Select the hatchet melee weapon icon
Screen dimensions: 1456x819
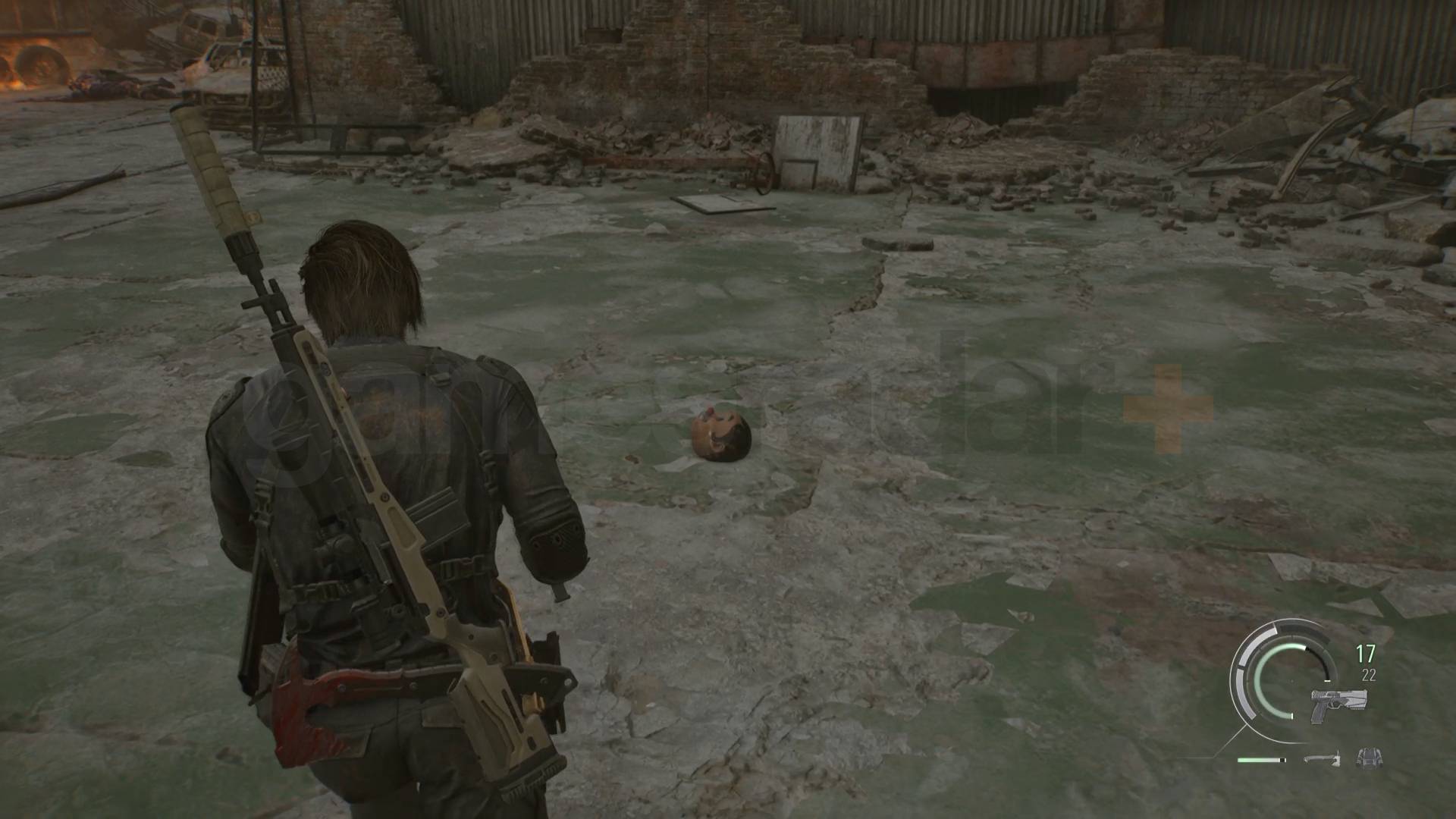(1324, 759)
